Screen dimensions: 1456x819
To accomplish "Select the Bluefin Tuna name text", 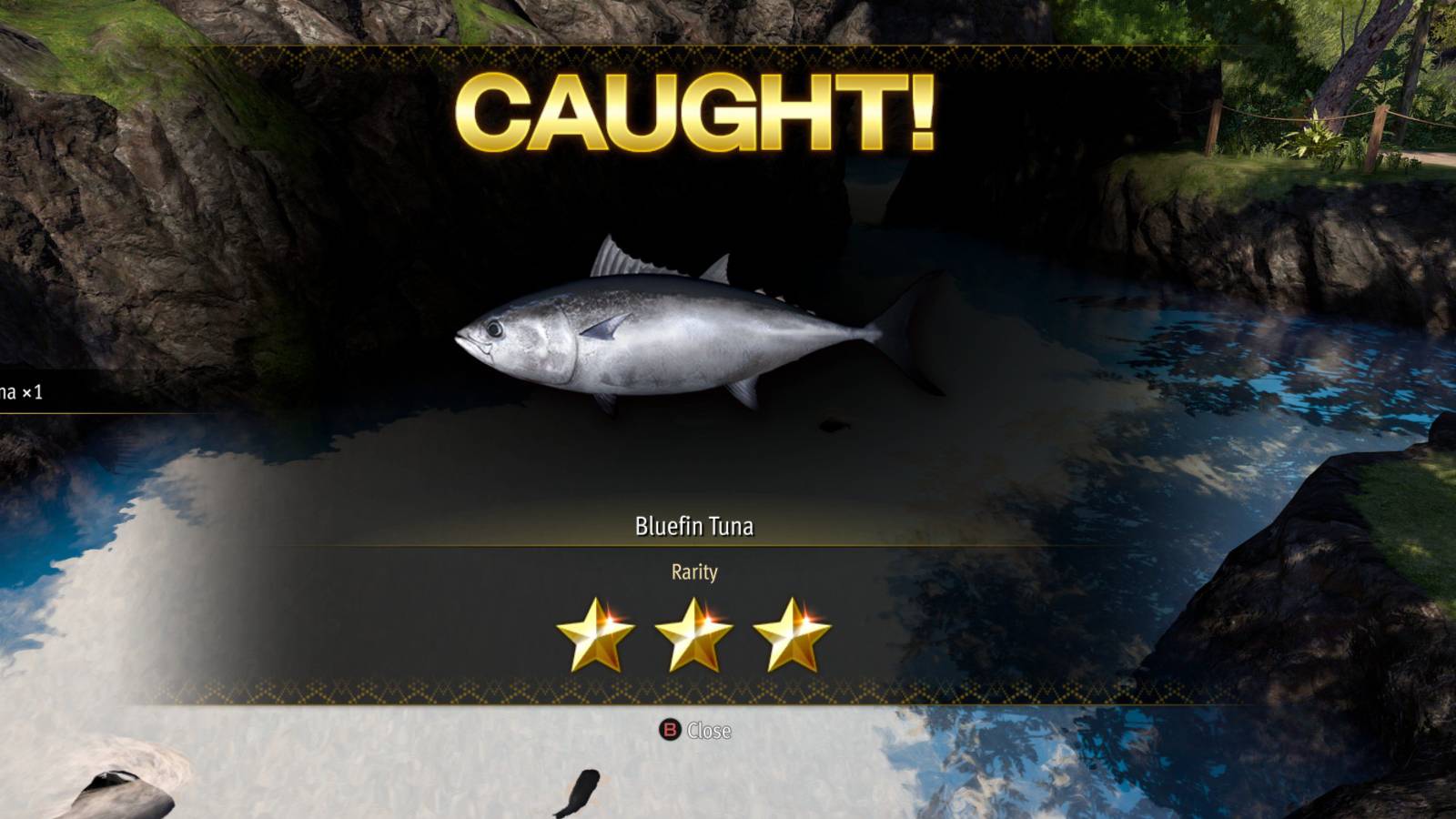I will click(696, 524).
